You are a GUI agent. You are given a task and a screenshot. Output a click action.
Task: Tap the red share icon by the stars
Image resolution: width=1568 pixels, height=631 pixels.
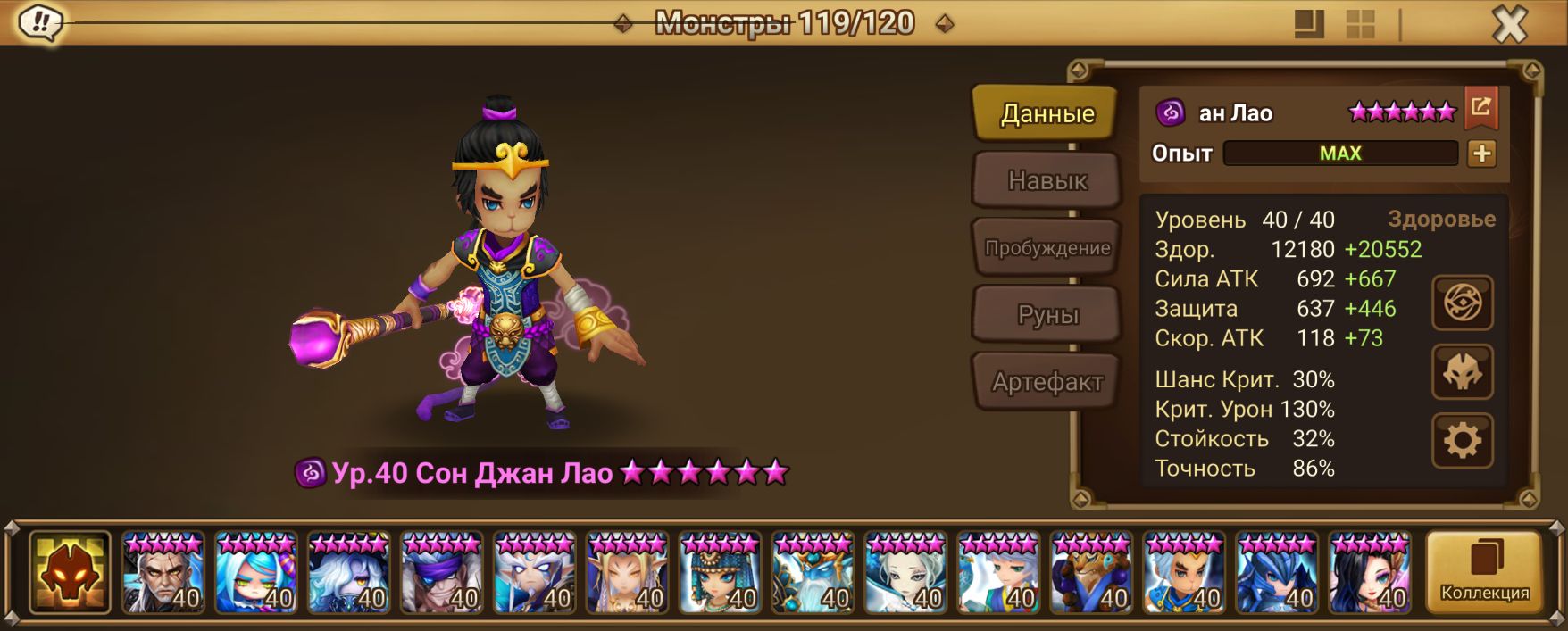click(x=1480, y=108)
